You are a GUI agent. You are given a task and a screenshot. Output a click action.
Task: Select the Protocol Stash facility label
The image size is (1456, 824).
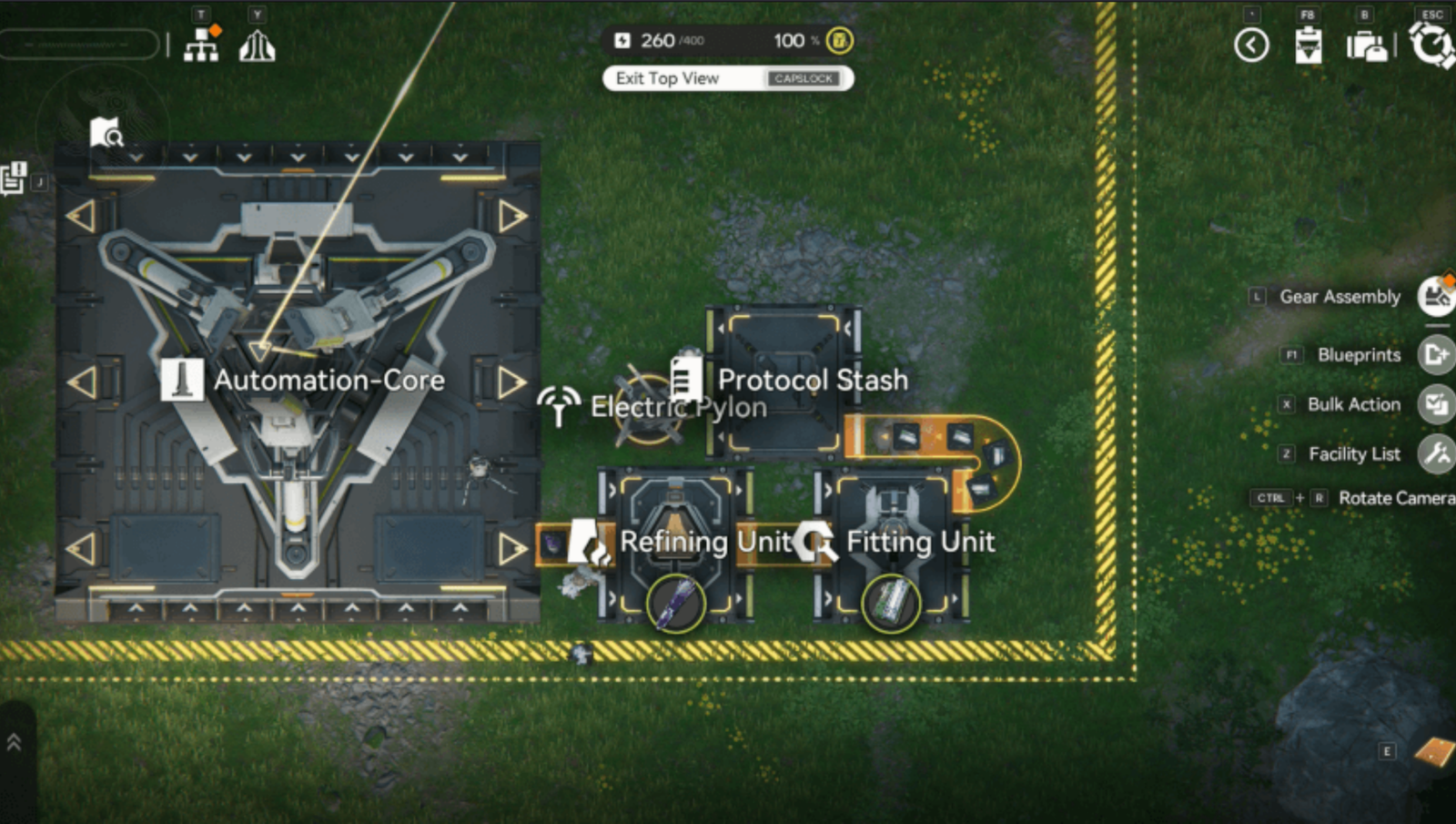812,380
